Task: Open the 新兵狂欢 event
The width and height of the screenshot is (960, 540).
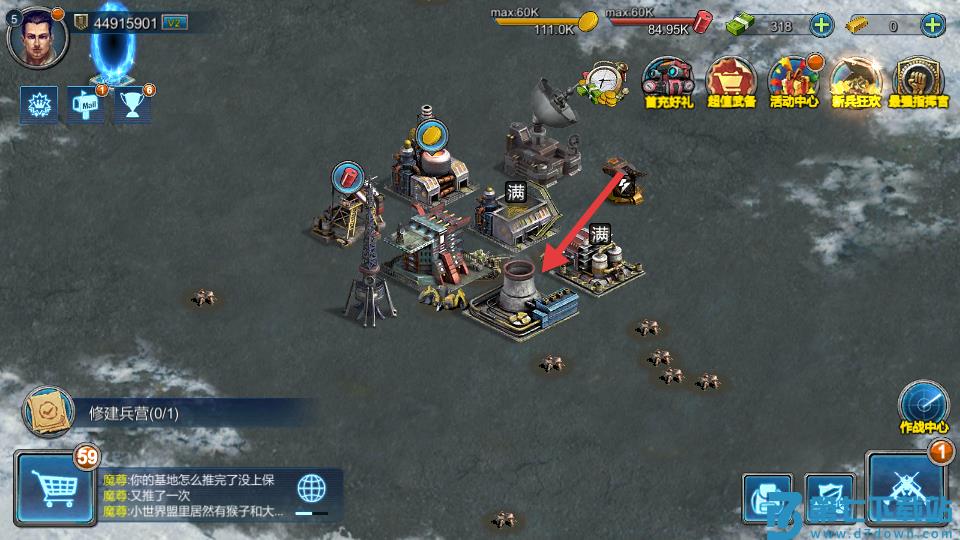Action: [855, 81]
